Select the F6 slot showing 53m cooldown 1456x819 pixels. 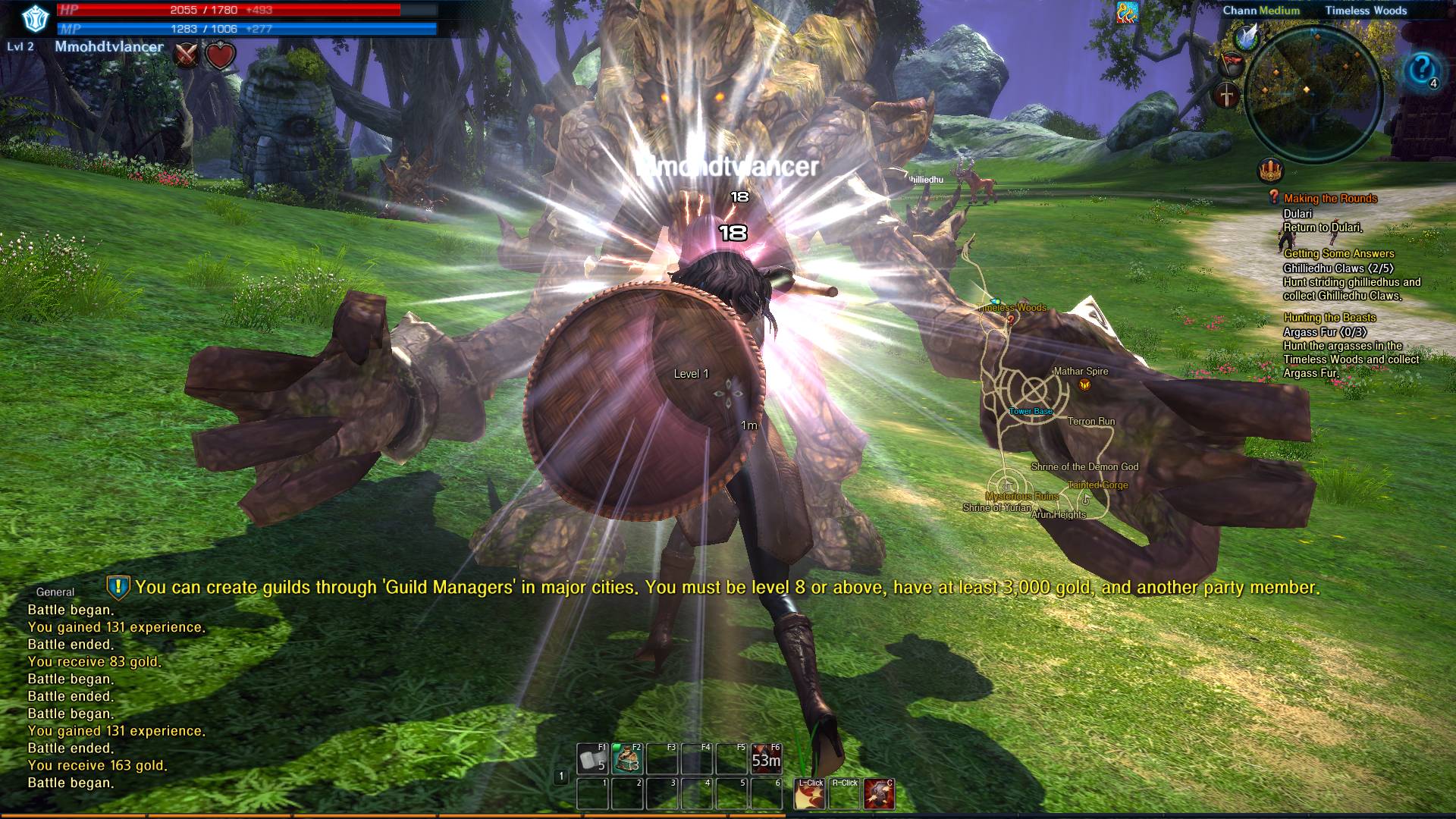coord(766,759)
